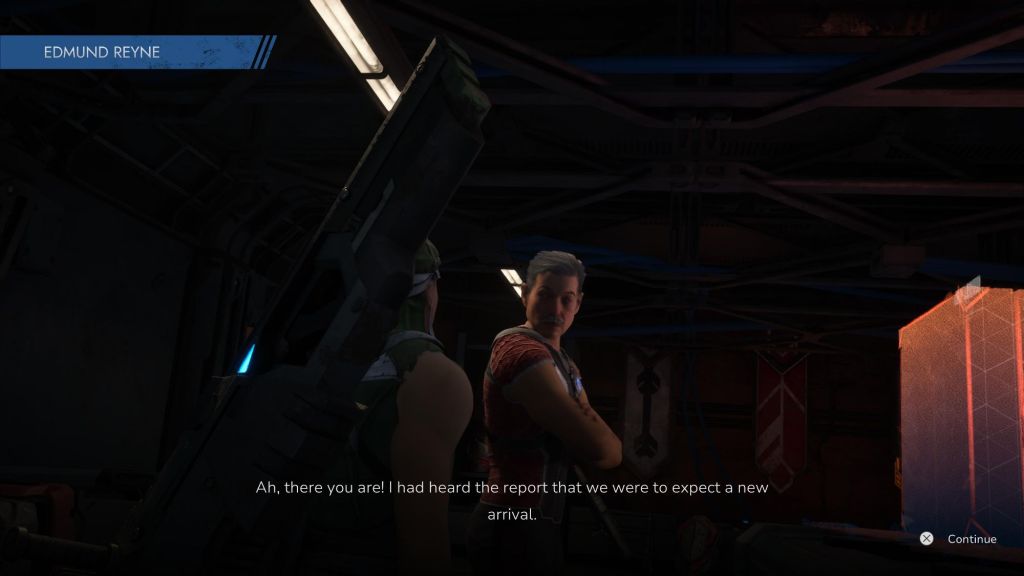Continue the dialogue with Edmund Reyne
The height and width of the screenshot is (576, 1024).
pyautogui.click(x=958, y=539)
